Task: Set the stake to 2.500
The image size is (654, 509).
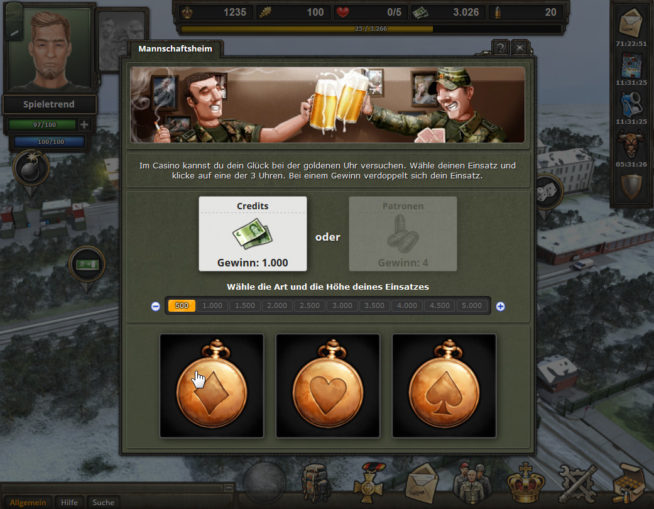Action: pos(310,306)
